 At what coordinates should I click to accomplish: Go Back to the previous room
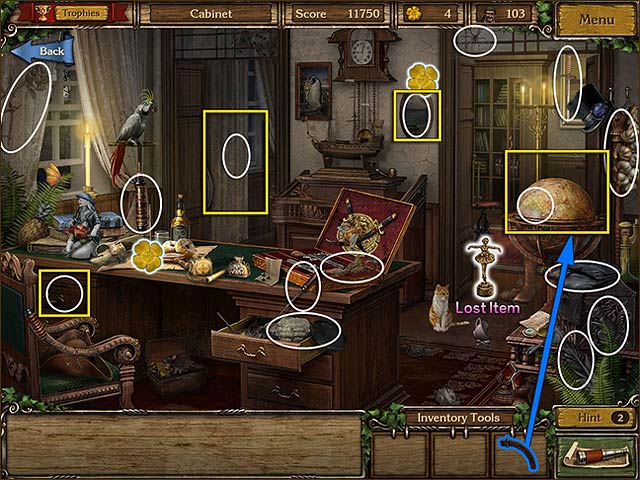tap(42, 50)
